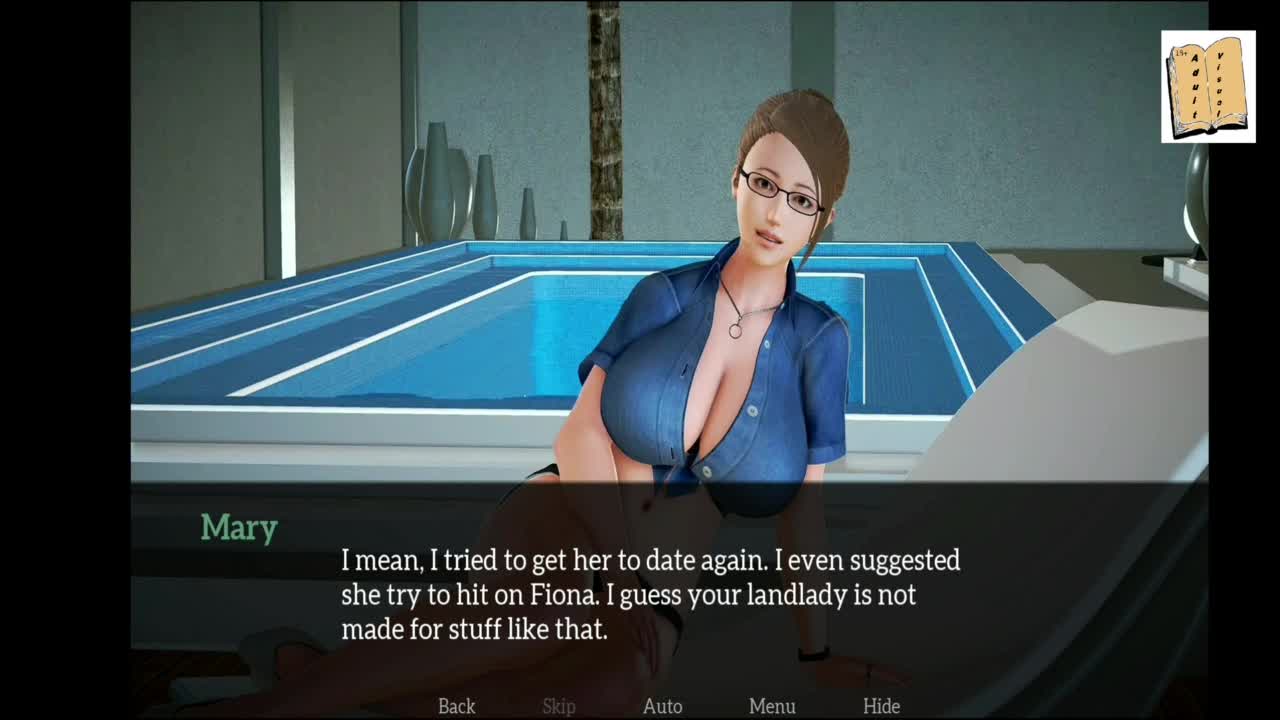Hide the dialogue interface
Image resolution: width=1280 pixels, height=720 pixels.
881,706
